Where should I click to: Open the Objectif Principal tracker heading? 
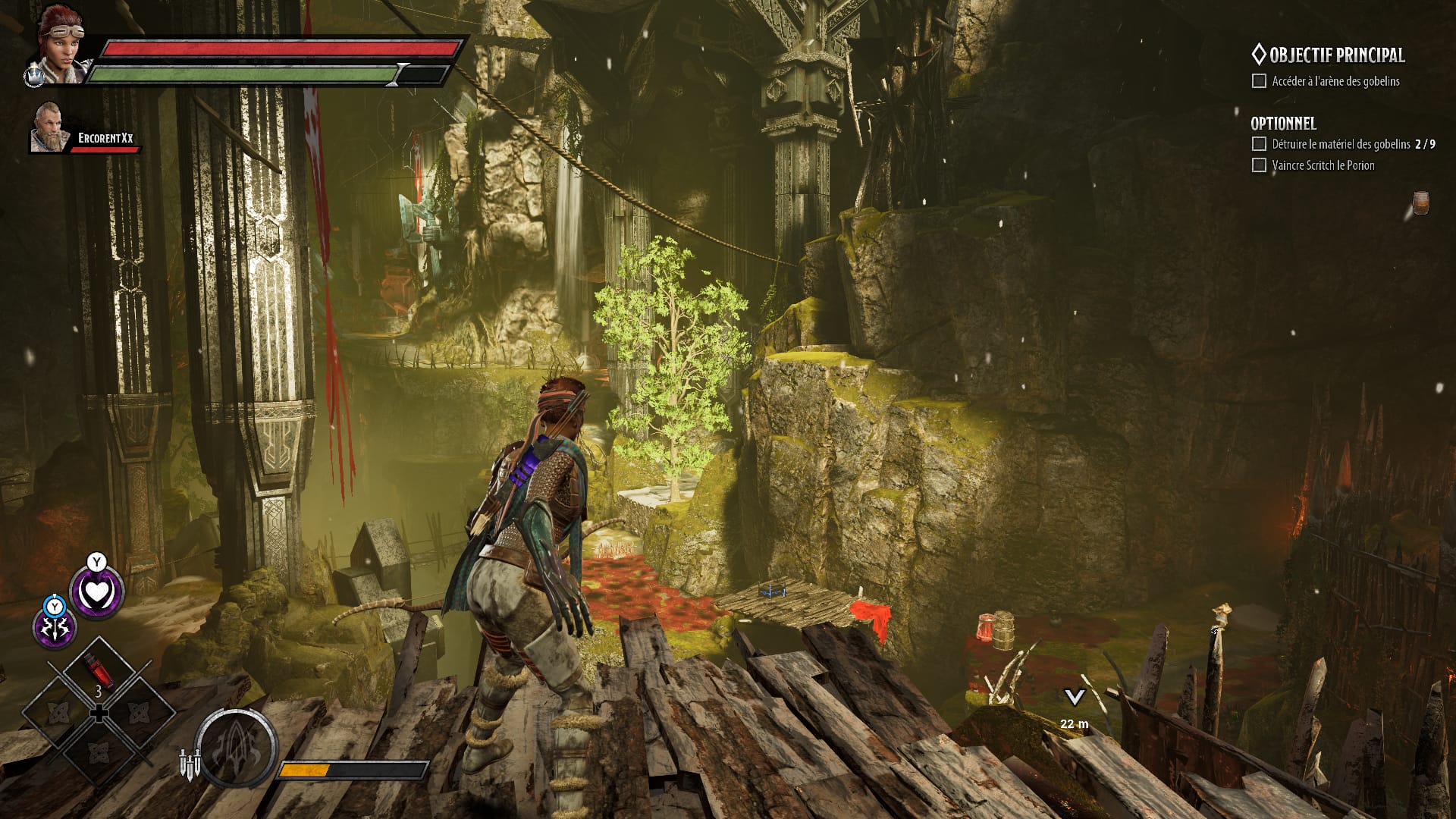click(1327, 55)
